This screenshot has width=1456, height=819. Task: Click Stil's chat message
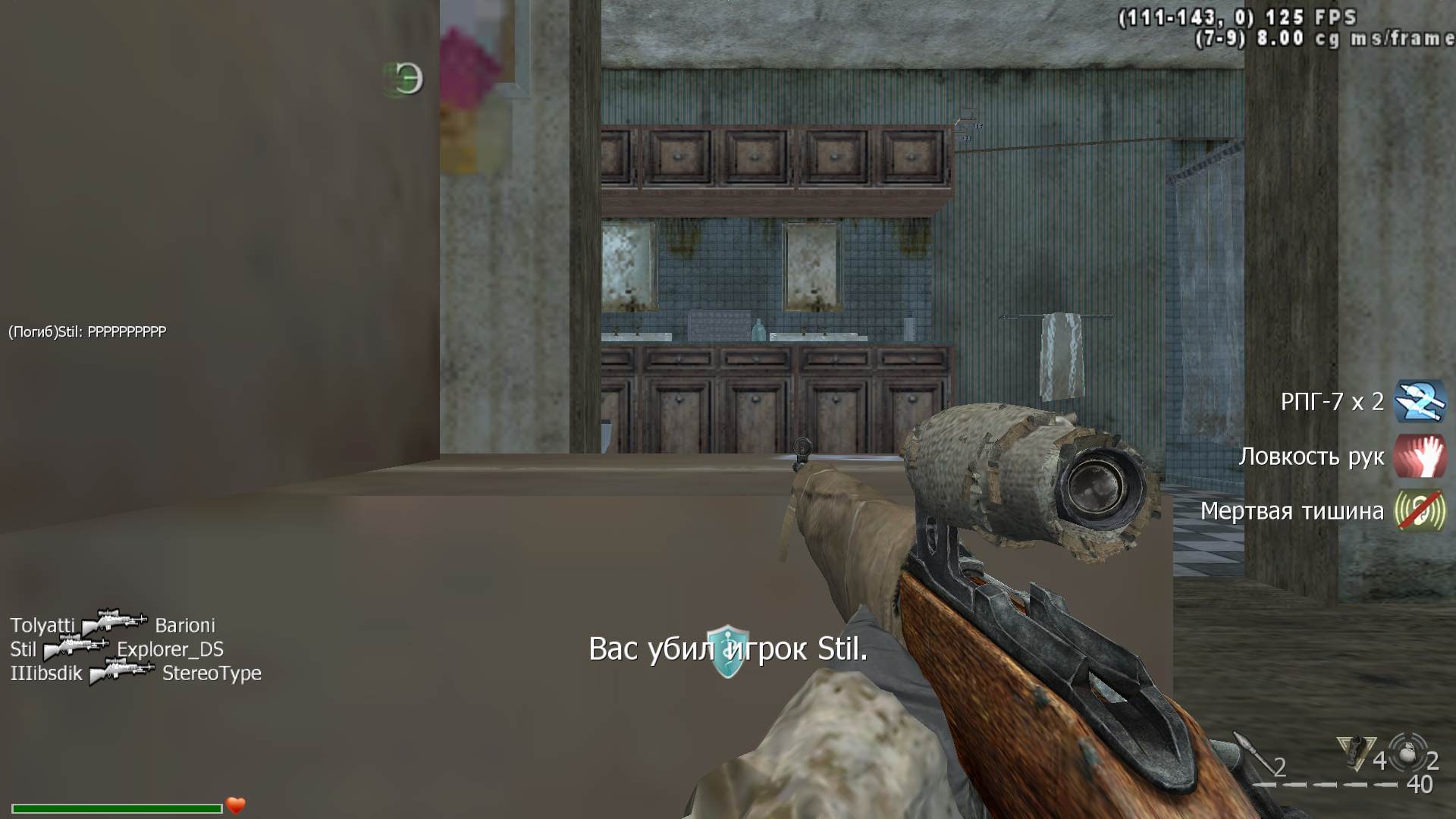(x=87, y=331)
